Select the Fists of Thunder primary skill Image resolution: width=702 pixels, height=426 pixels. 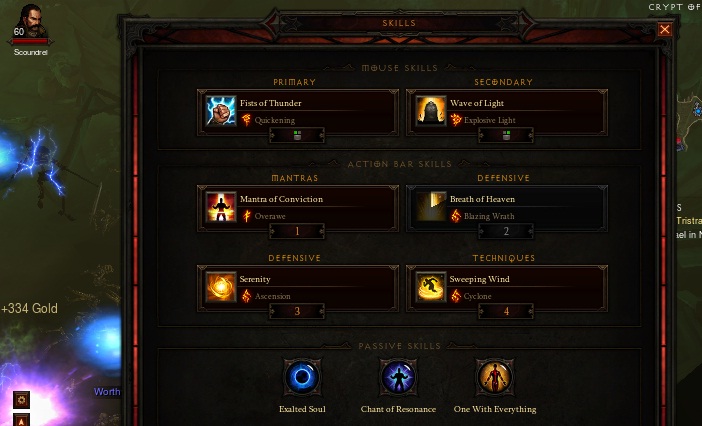pyautogui.click(x=298, y=111)
